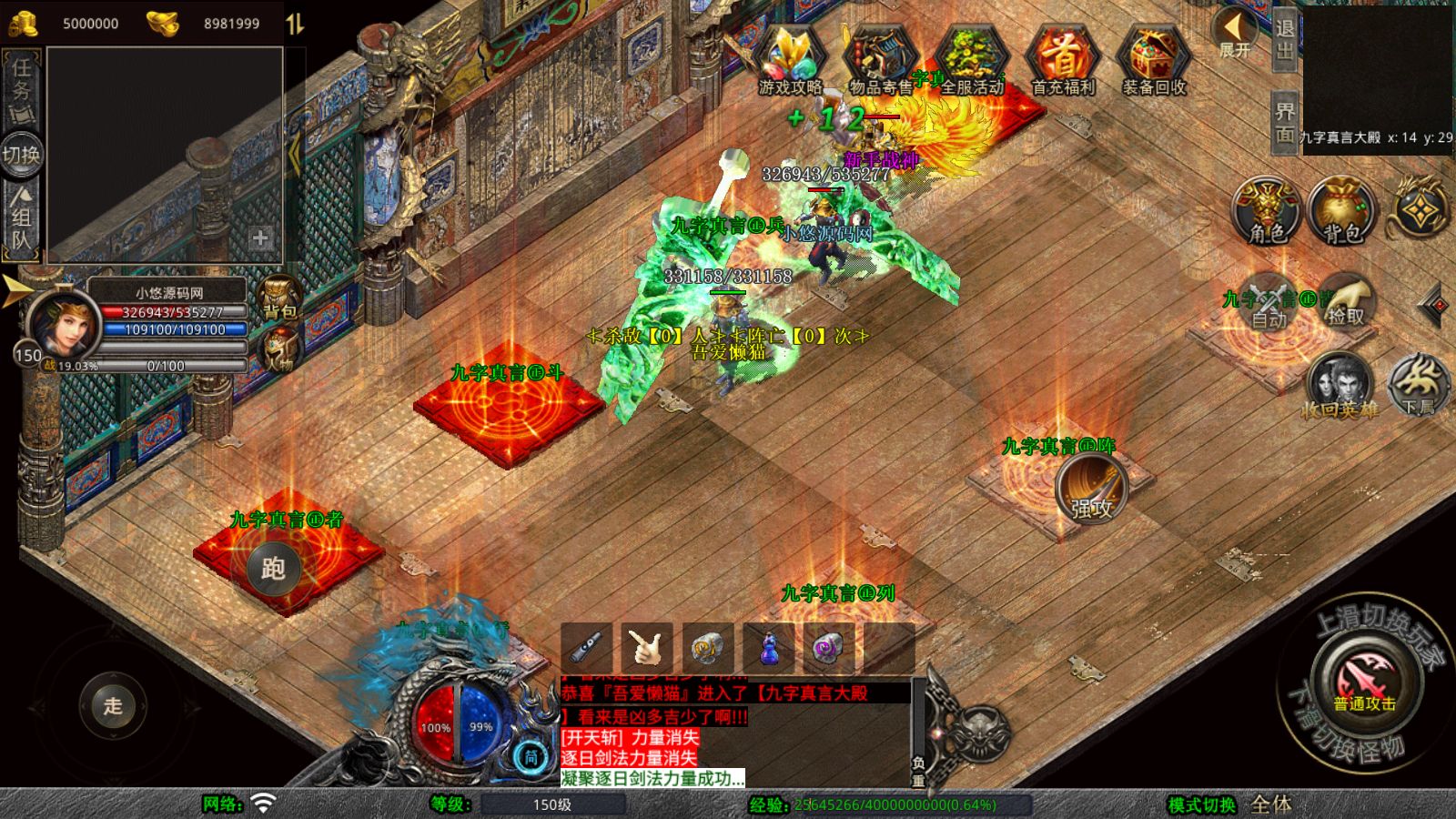
Task: Open the 游戏攻略 game guide
Action: coord(790,59)
